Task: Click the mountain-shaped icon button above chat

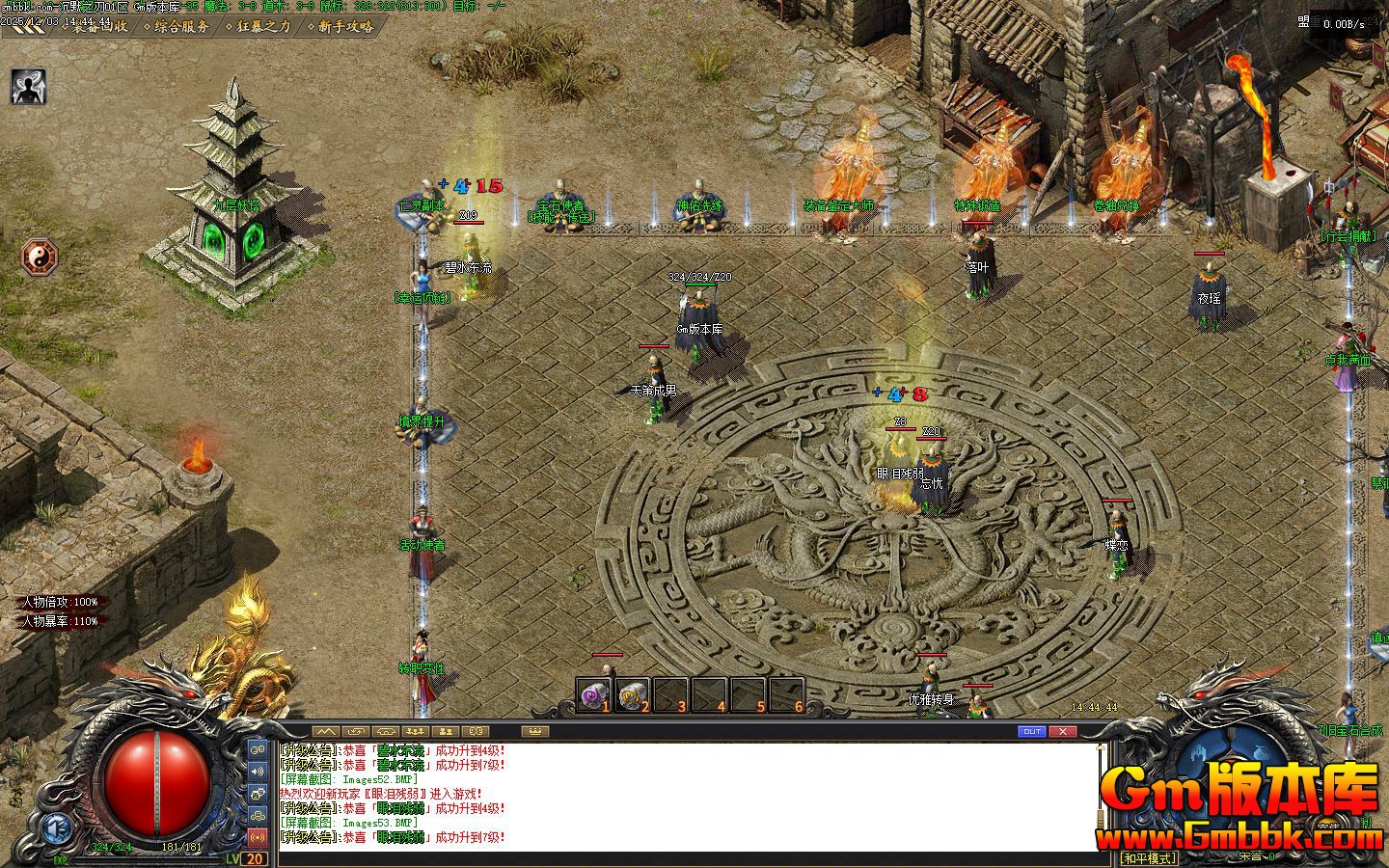Action: coord(325,732)
